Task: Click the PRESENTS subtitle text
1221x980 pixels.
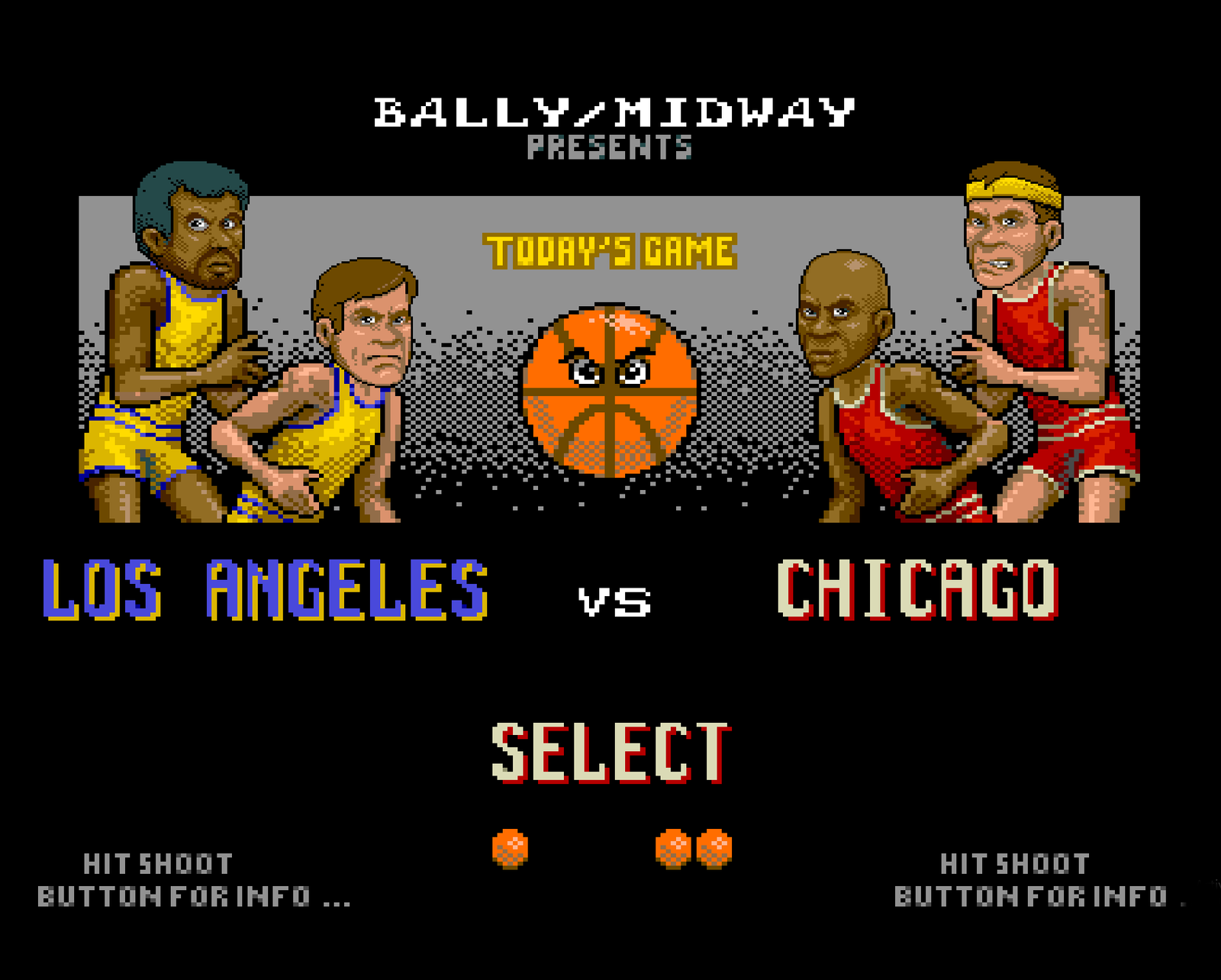Action: pyautogui.click(x=609, y=145)
